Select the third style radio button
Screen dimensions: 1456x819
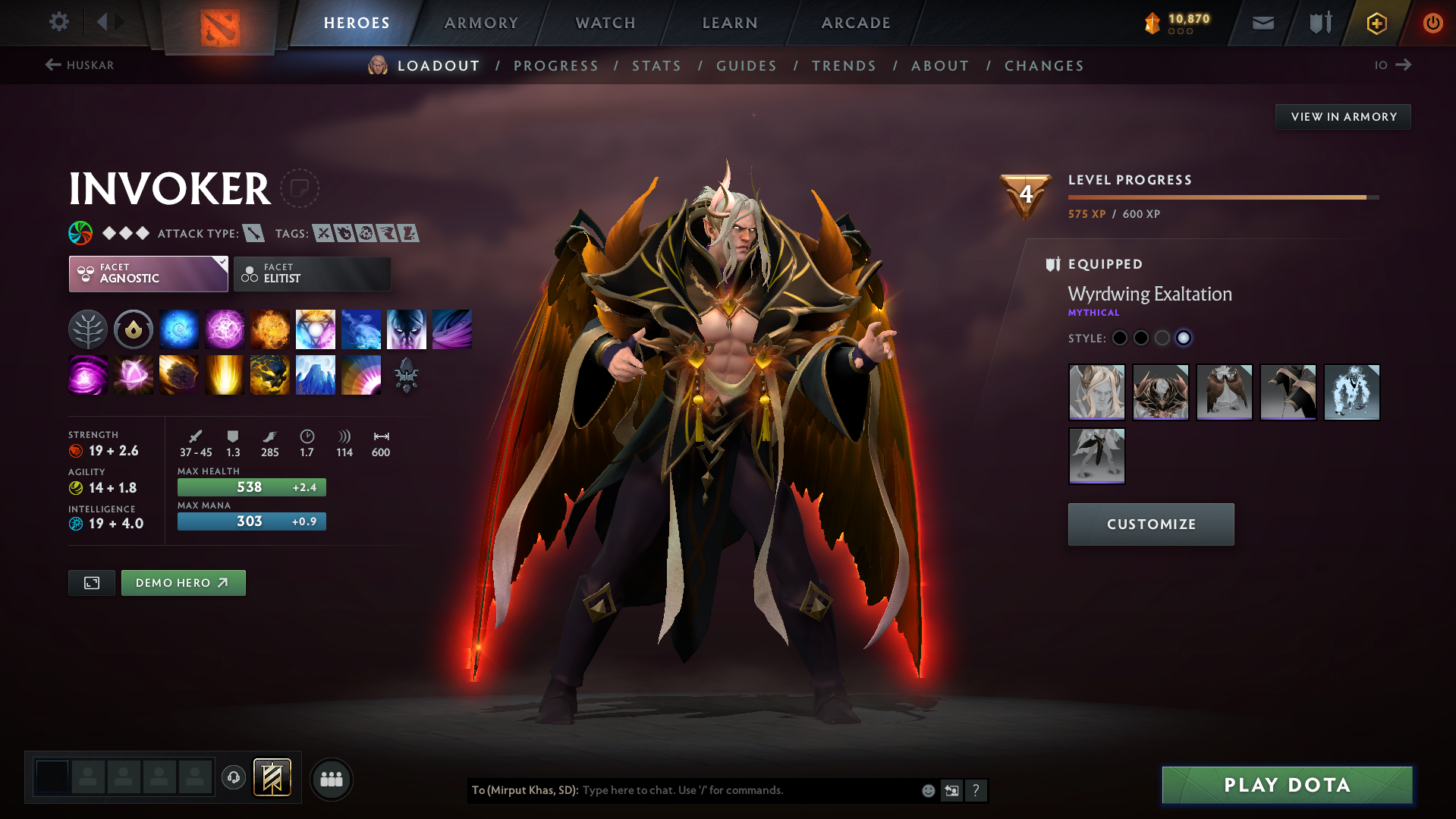[1162, 338]
